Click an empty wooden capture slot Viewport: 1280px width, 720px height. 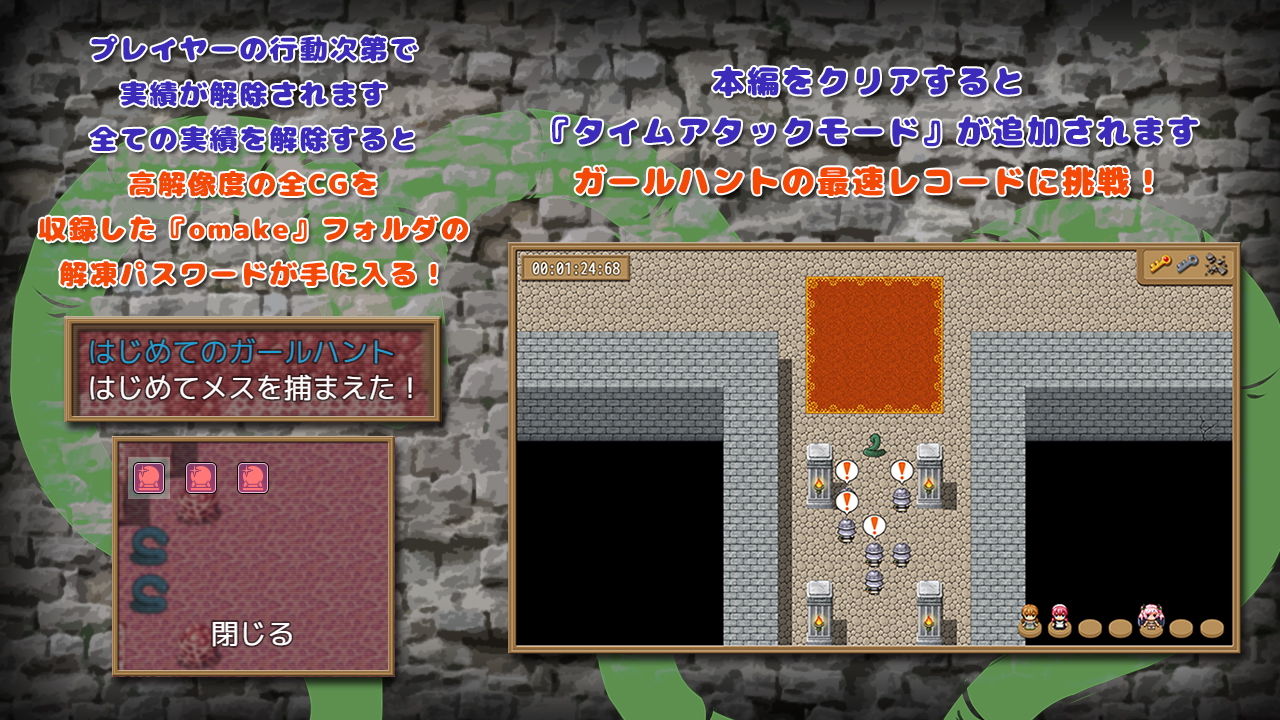[x=1090, y=630]
